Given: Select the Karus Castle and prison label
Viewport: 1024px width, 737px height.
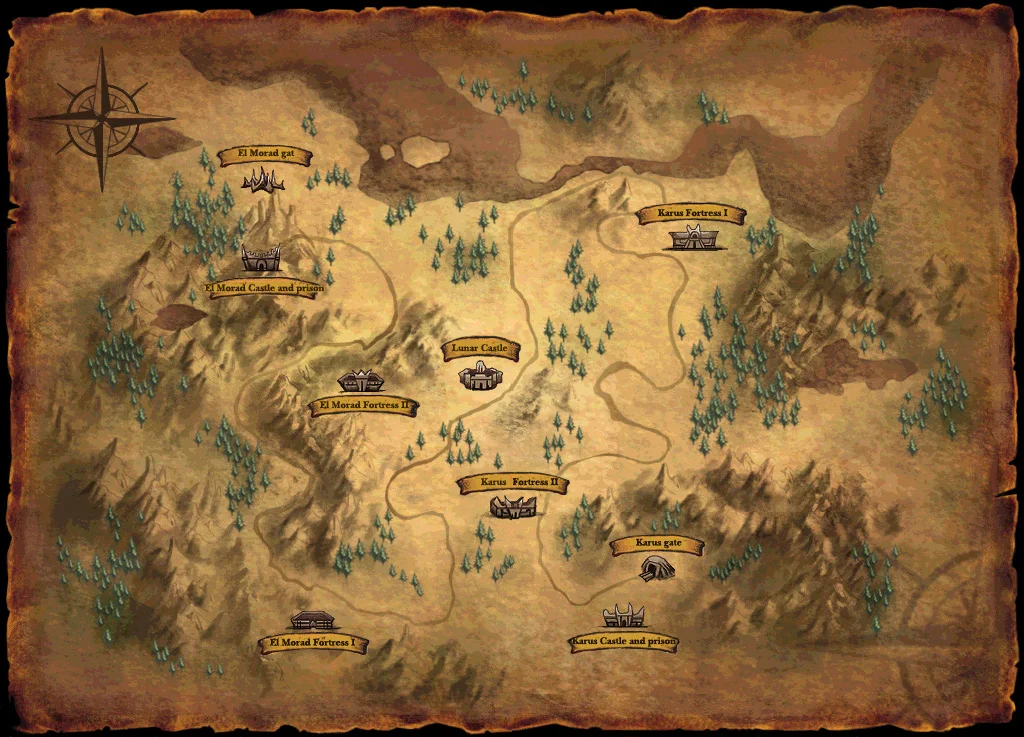Looking at the screenshot, I should coord(625,641).
